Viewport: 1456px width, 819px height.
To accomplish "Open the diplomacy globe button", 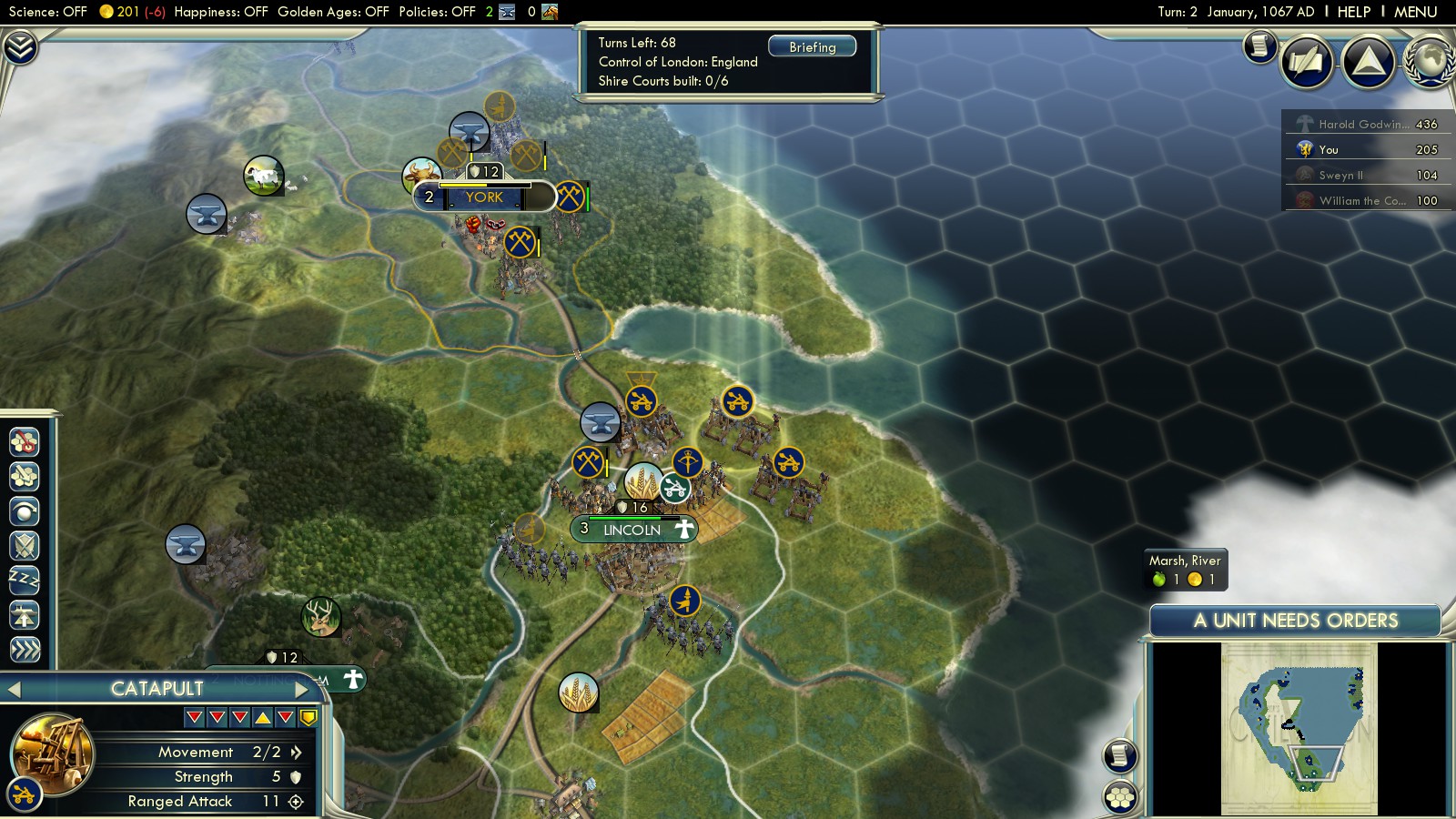I will [1431, 62].
